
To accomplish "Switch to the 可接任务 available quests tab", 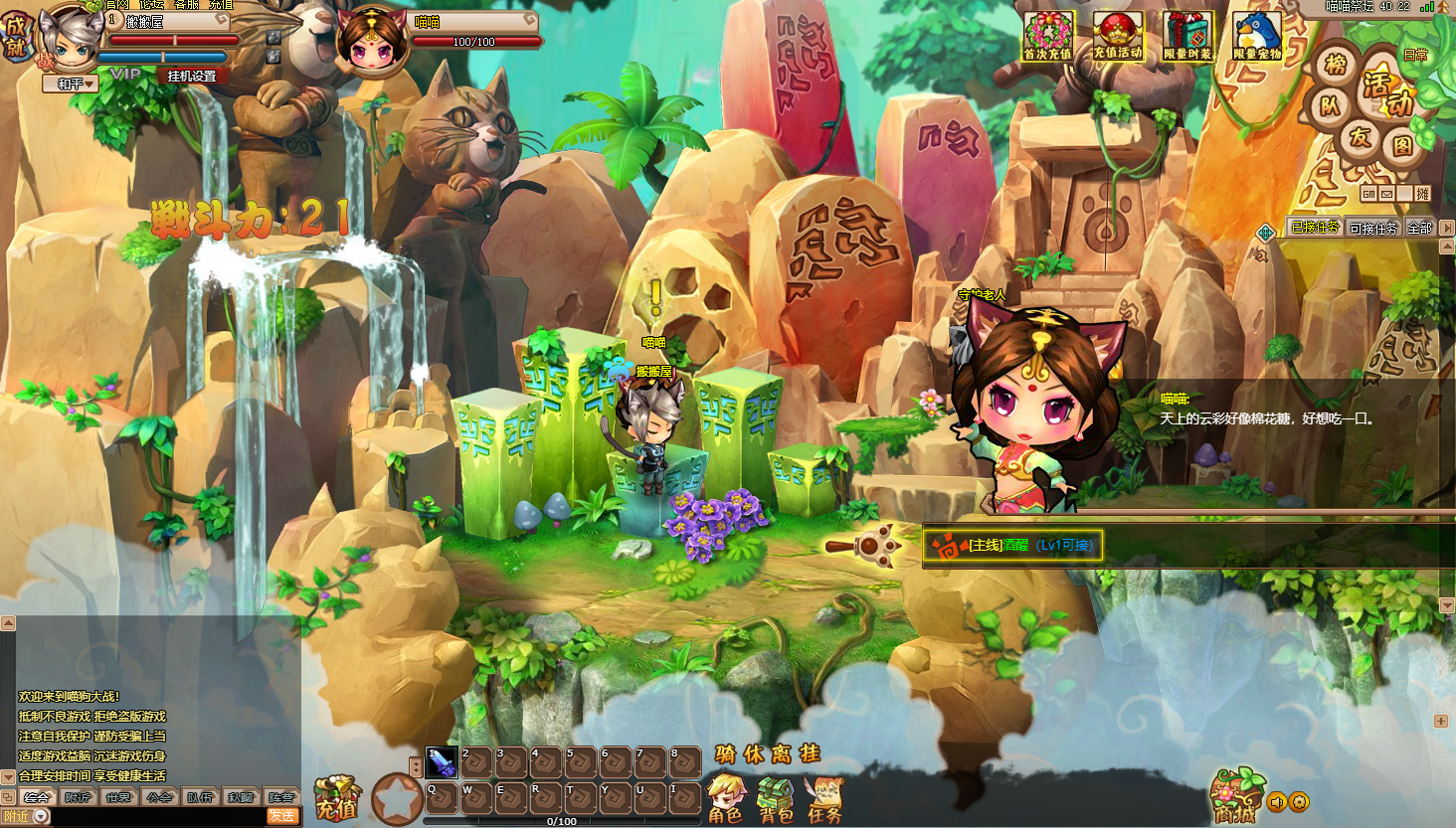I will click(x=1373, y=229).
